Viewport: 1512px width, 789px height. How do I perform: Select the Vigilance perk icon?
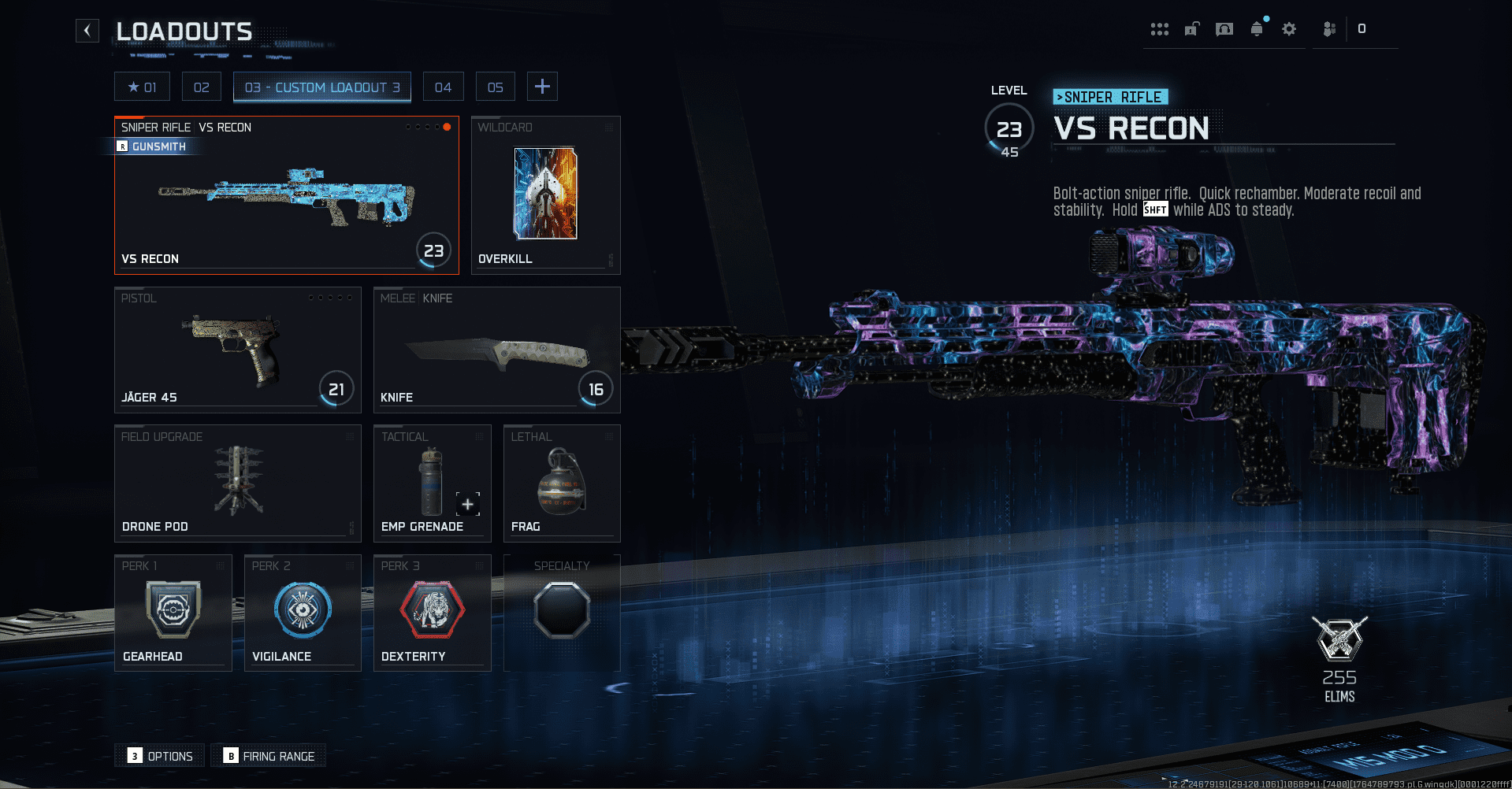tap(303, 609)
